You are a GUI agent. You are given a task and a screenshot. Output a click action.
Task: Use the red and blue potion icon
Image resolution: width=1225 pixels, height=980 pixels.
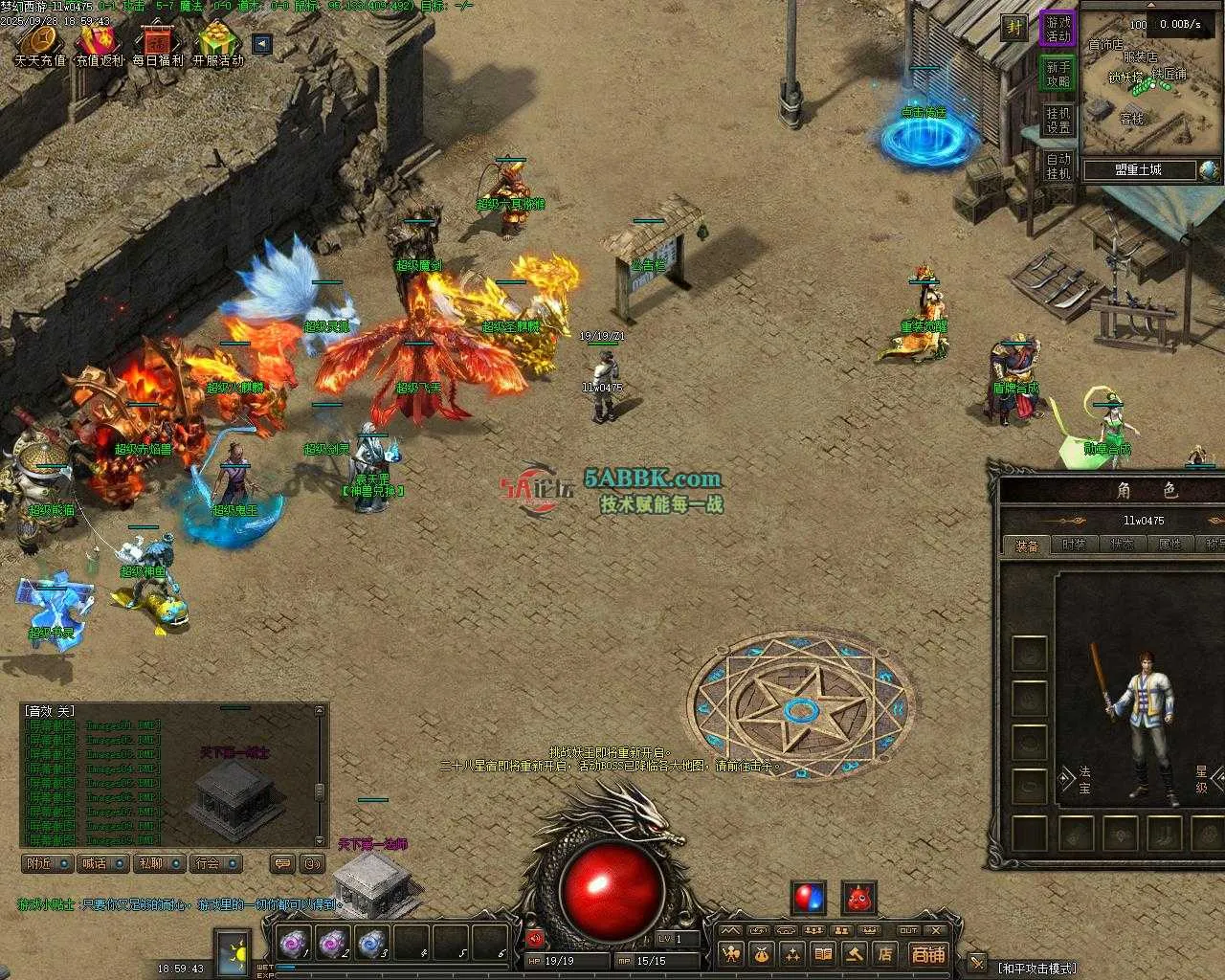click(809, 899)
